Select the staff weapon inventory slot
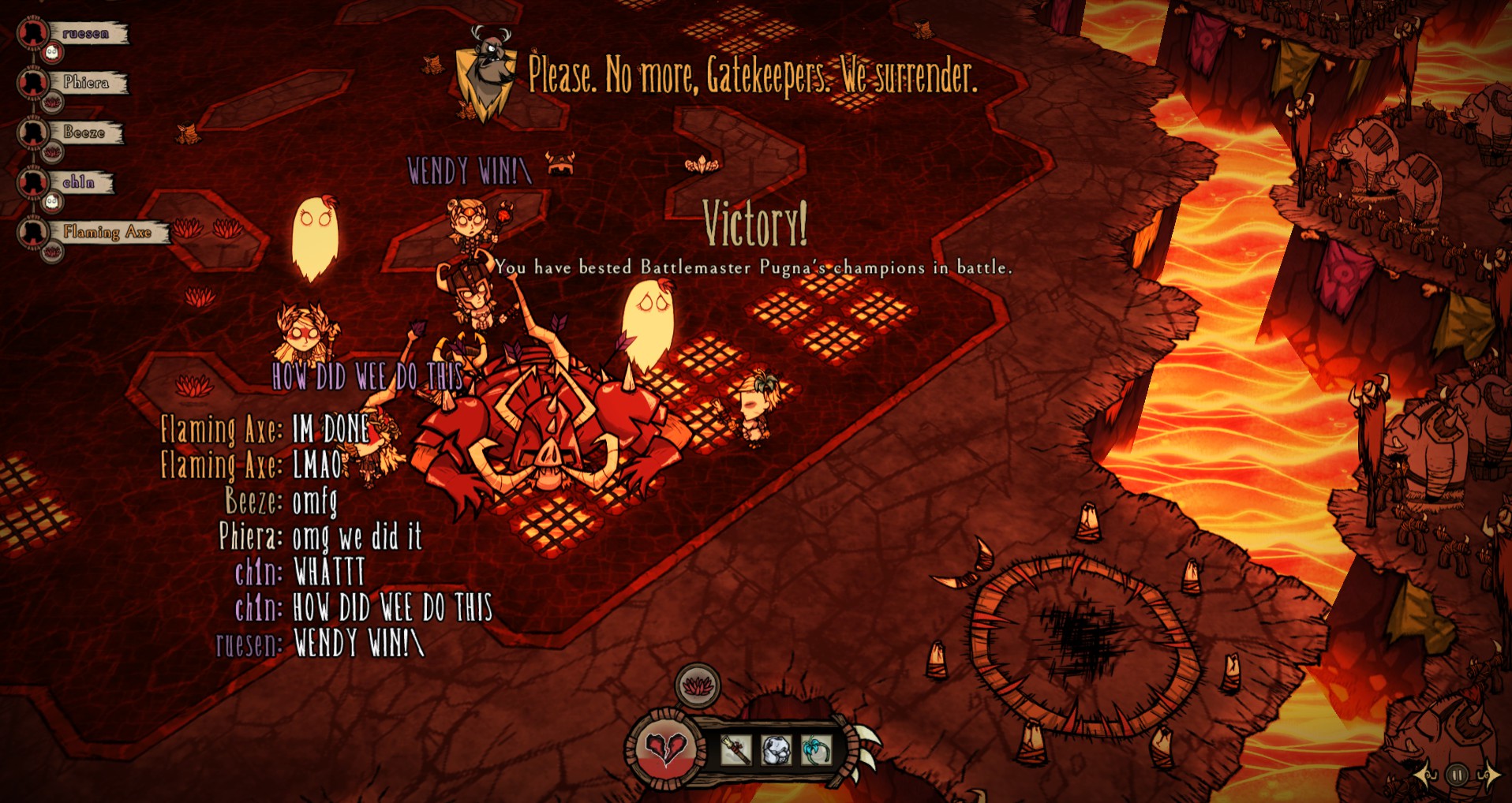The image size is (1512, 803). (x=735, y=750)
